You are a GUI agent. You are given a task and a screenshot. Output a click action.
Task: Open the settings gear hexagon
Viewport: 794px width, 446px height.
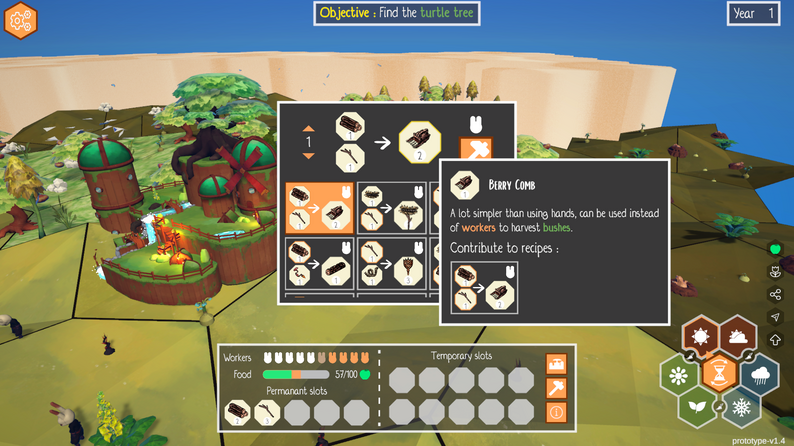20,19
